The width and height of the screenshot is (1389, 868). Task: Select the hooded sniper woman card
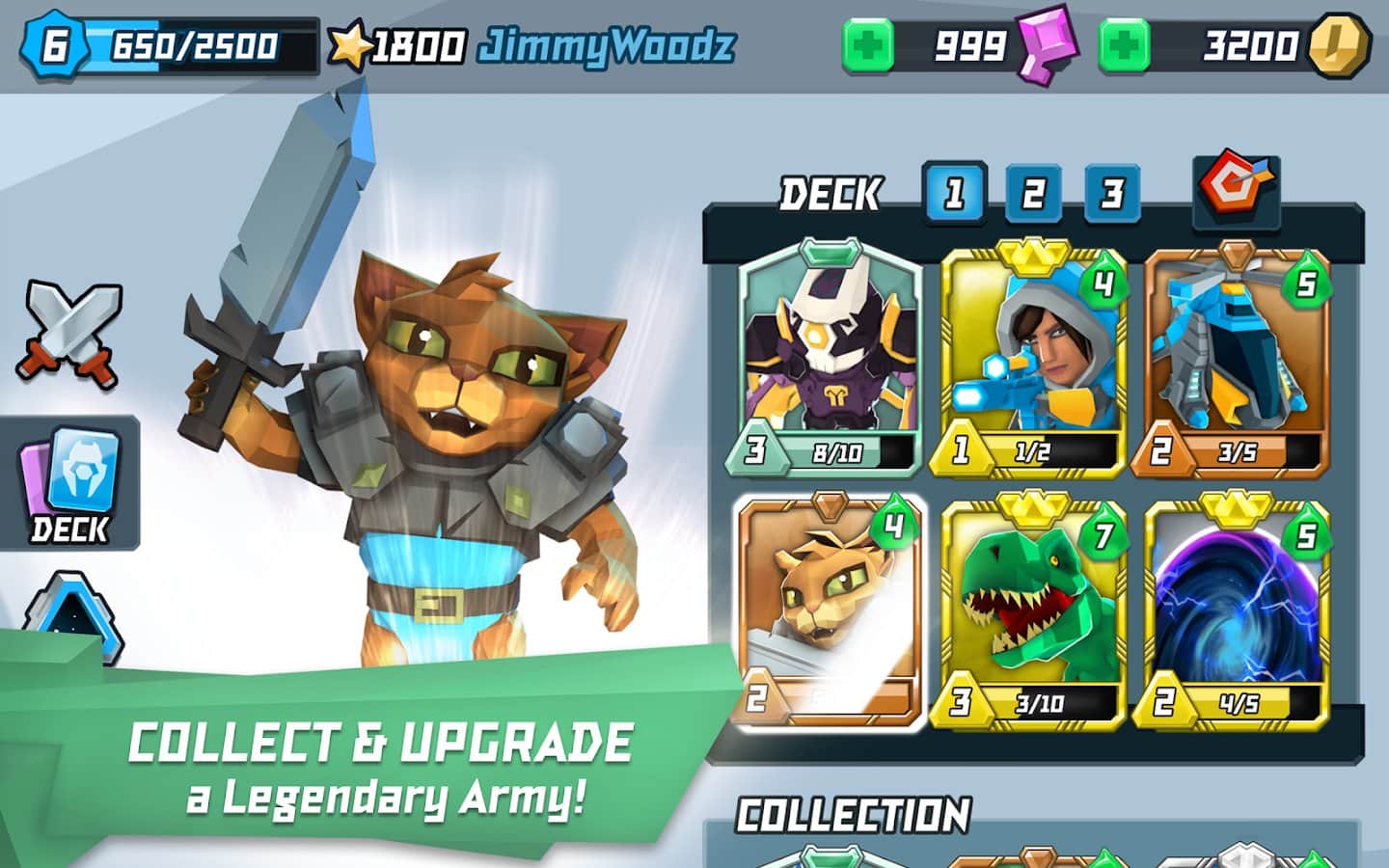coord(1032,359)
